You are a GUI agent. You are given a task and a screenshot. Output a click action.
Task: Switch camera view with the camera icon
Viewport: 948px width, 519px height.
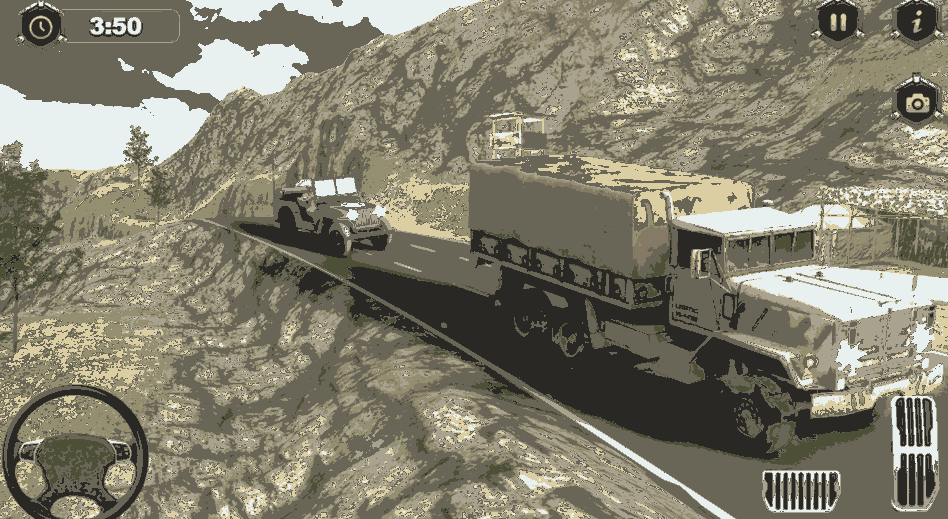coord(915,101)
